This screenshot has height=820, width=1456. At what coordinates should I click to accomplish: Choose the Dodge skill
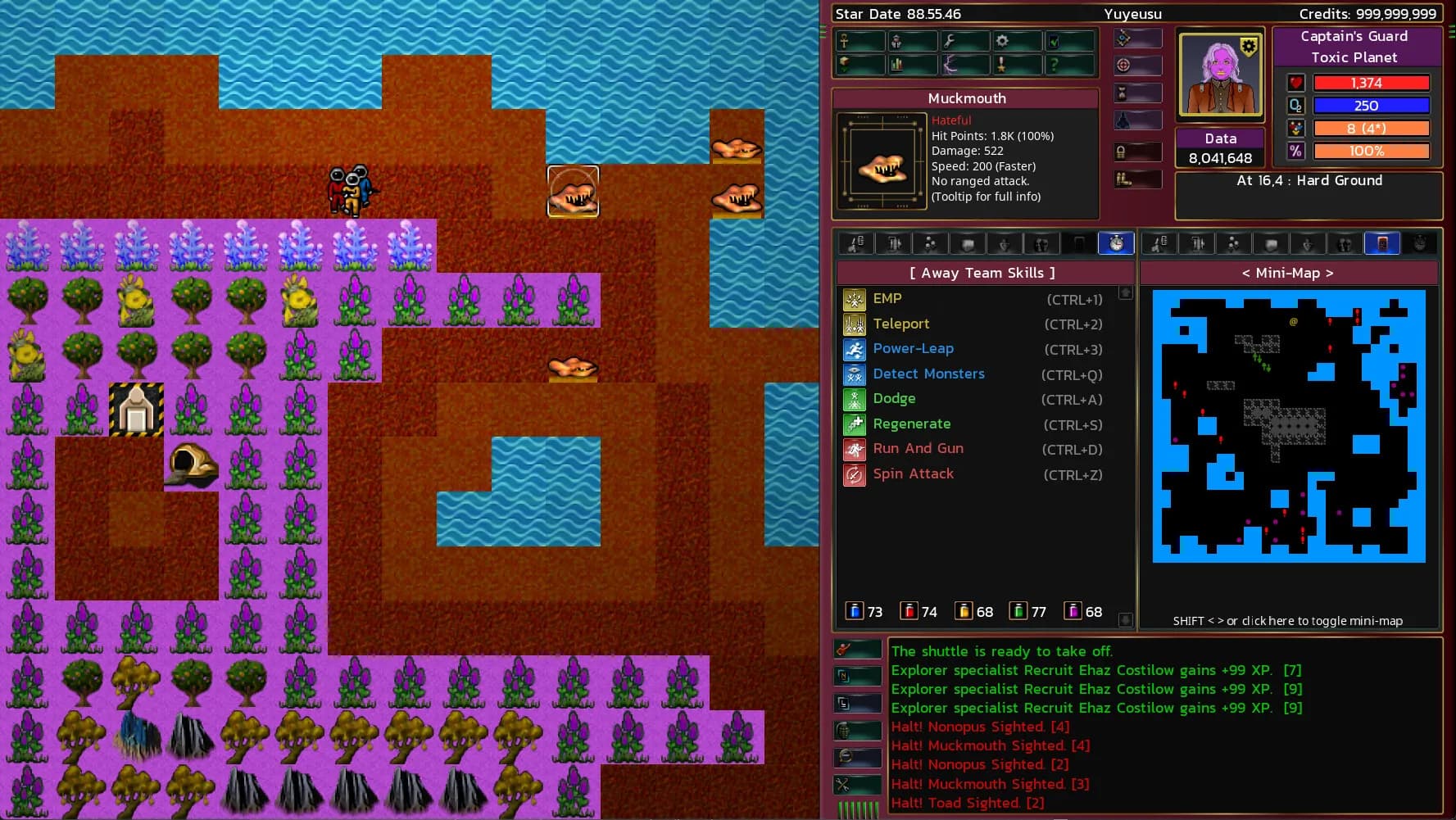pos(894,399)
